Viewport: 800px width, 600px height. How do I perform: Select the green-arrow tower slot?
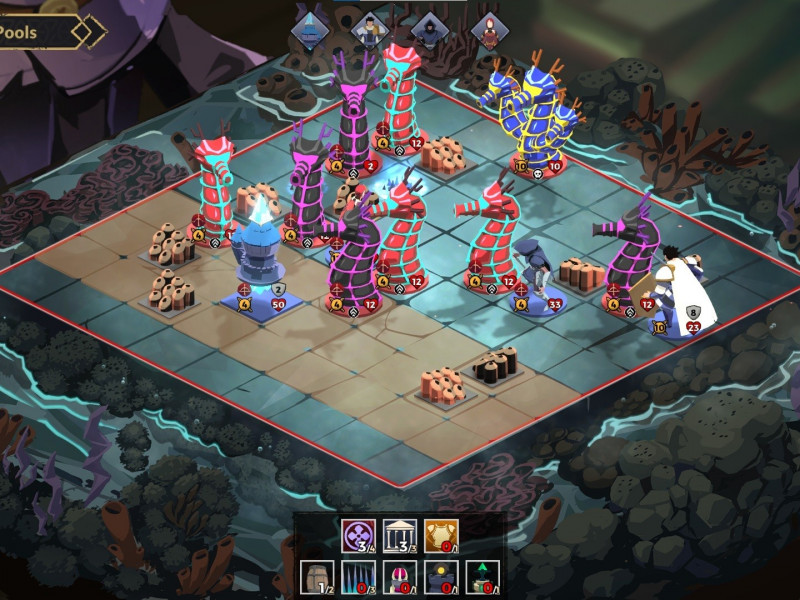click(482, 576)
